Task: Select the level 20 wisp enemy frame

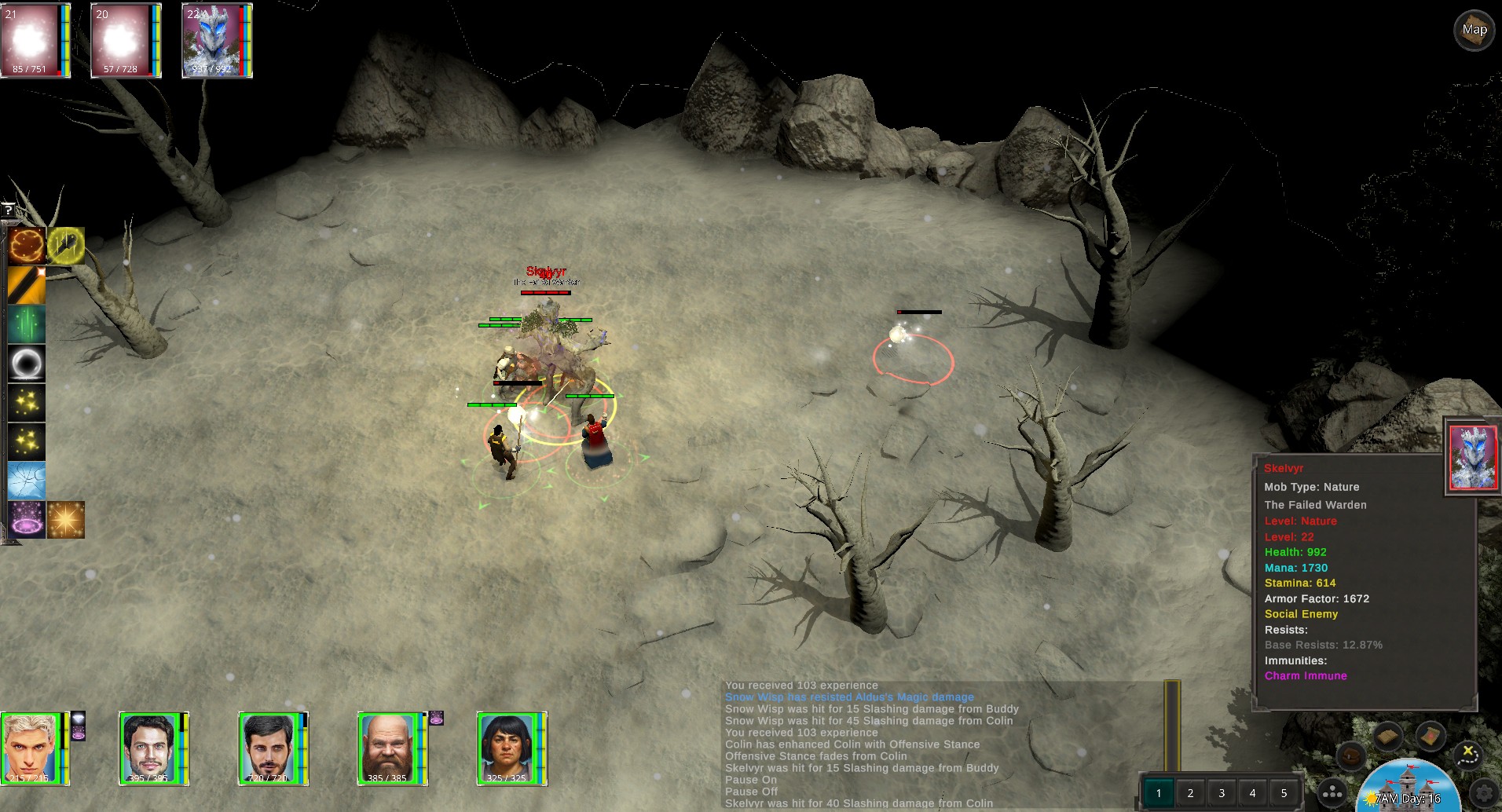Action: click(x=125, y=41)
